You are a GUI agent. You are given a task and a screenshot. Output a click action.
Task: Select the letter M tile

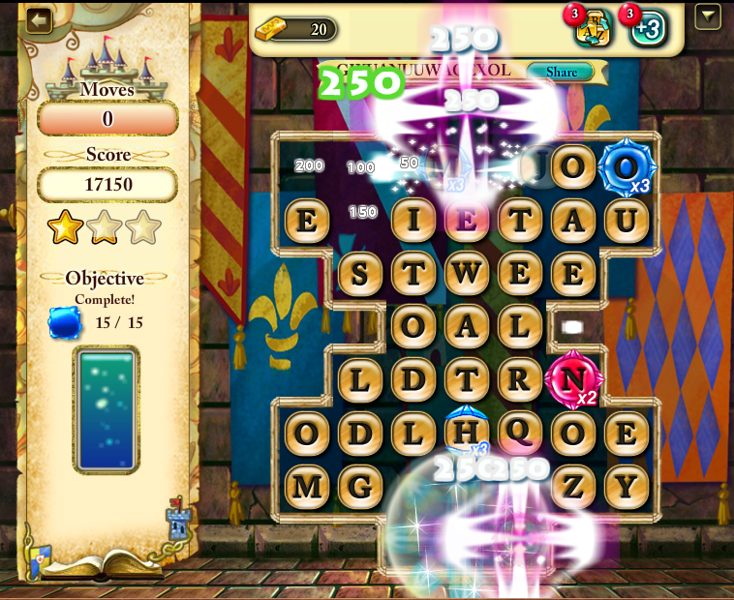pos(307,487)
